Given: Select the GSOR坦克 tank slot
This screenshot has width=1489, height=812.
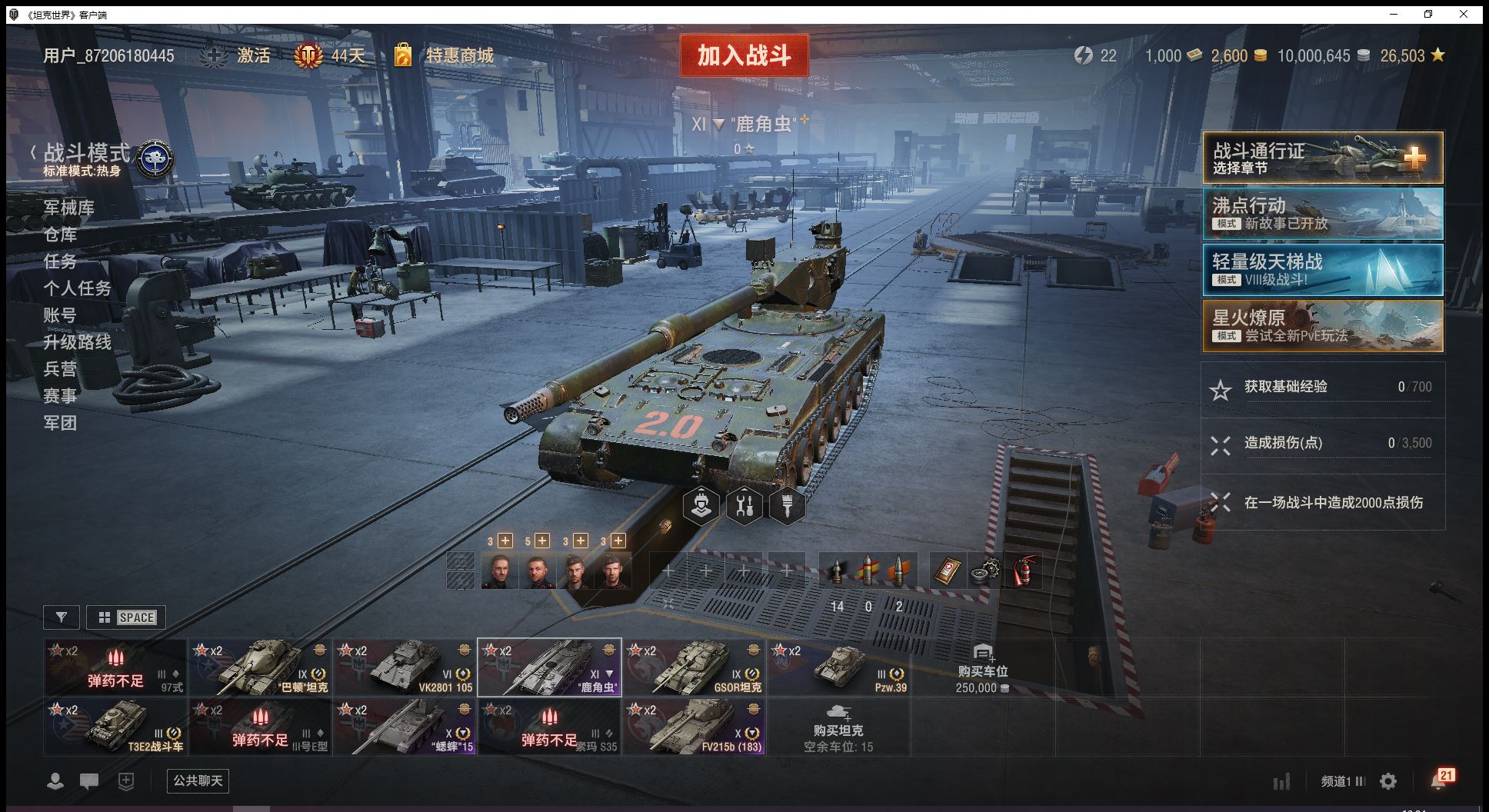Looking at the screenshot, I should pyautogui.click(x=695, y=667).
